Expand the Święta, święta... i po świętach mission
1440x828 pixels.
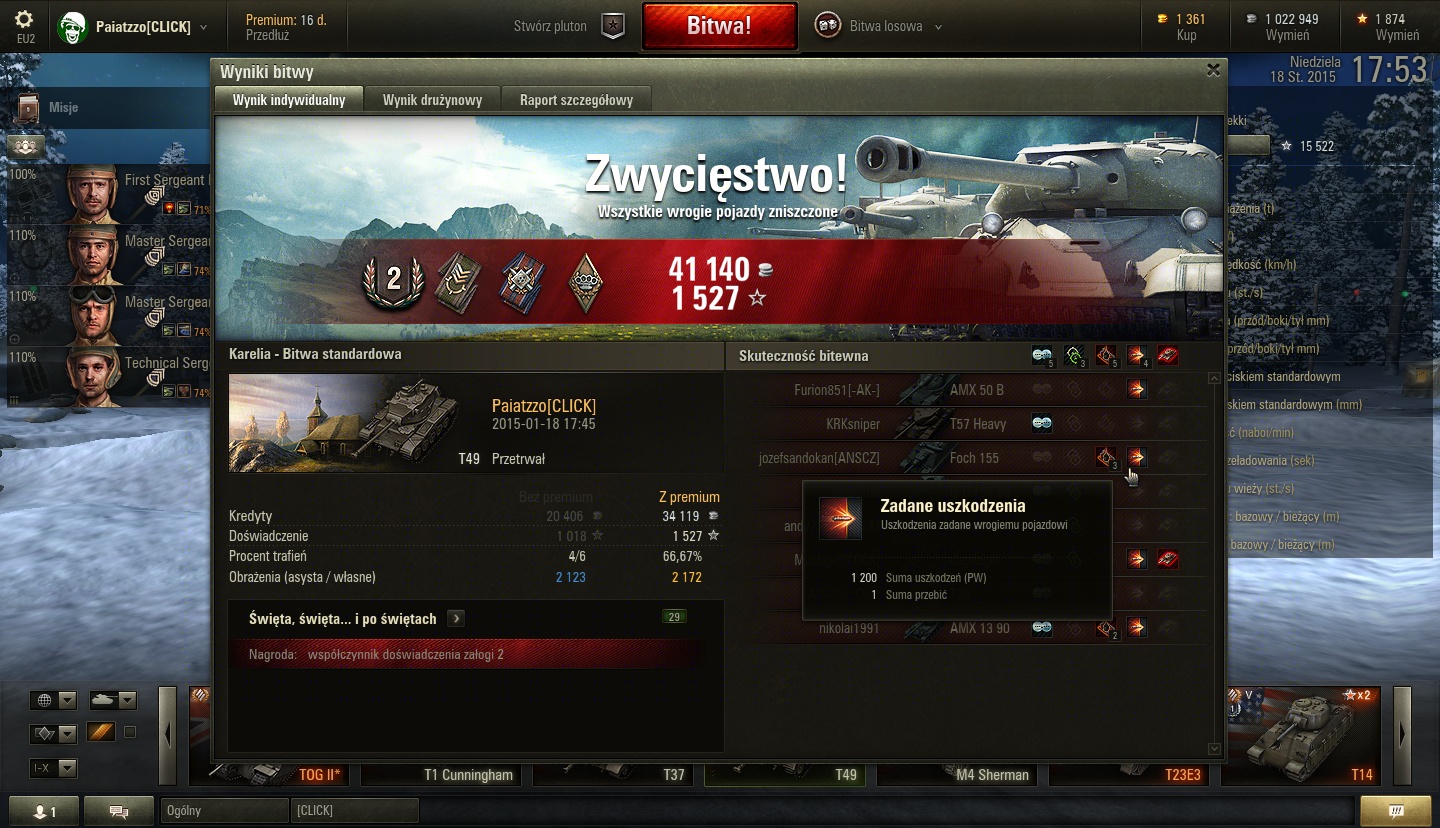[456, 618]
